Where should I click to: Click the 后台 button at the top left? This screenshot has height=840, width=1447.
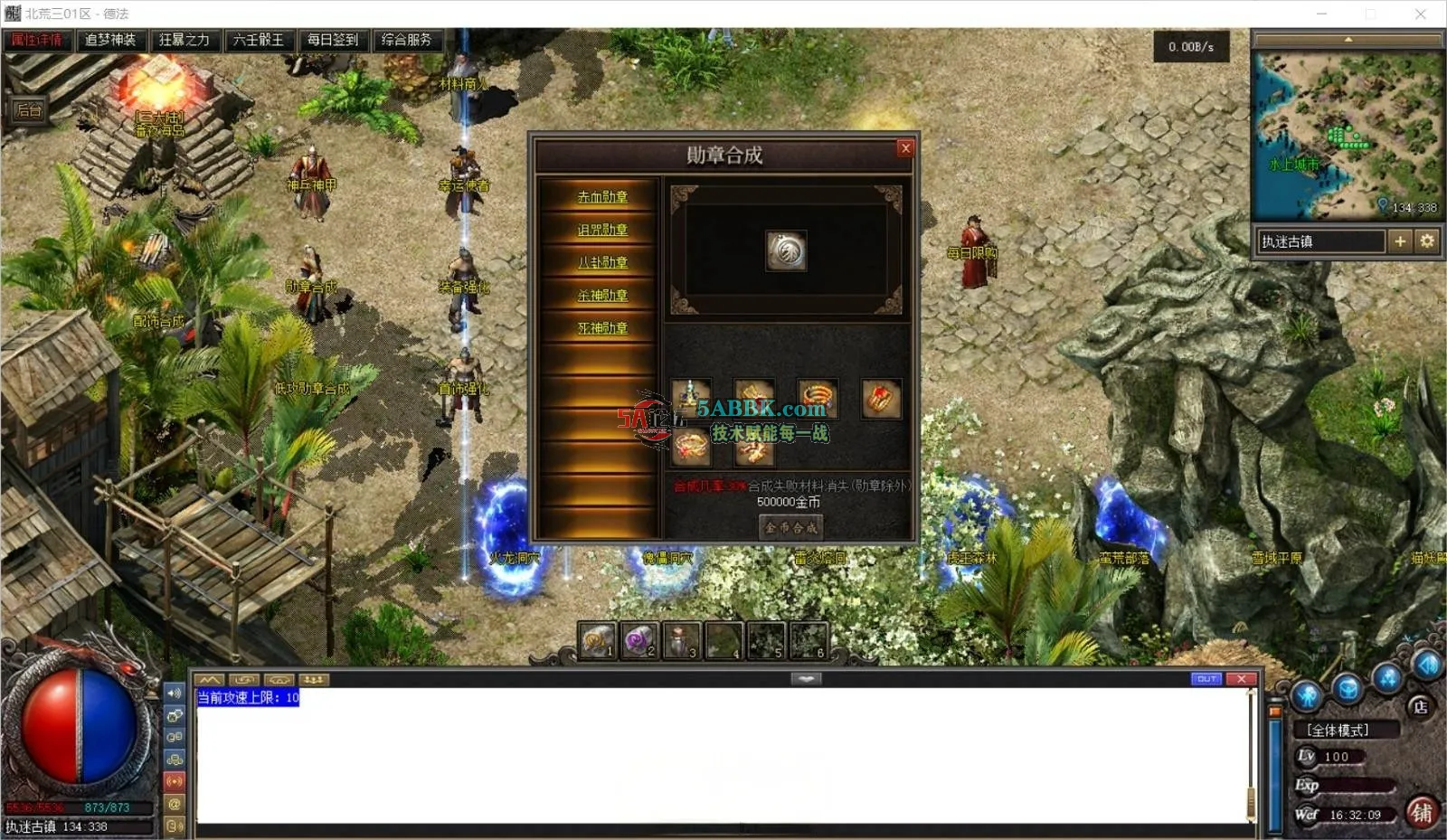(26, 111)
